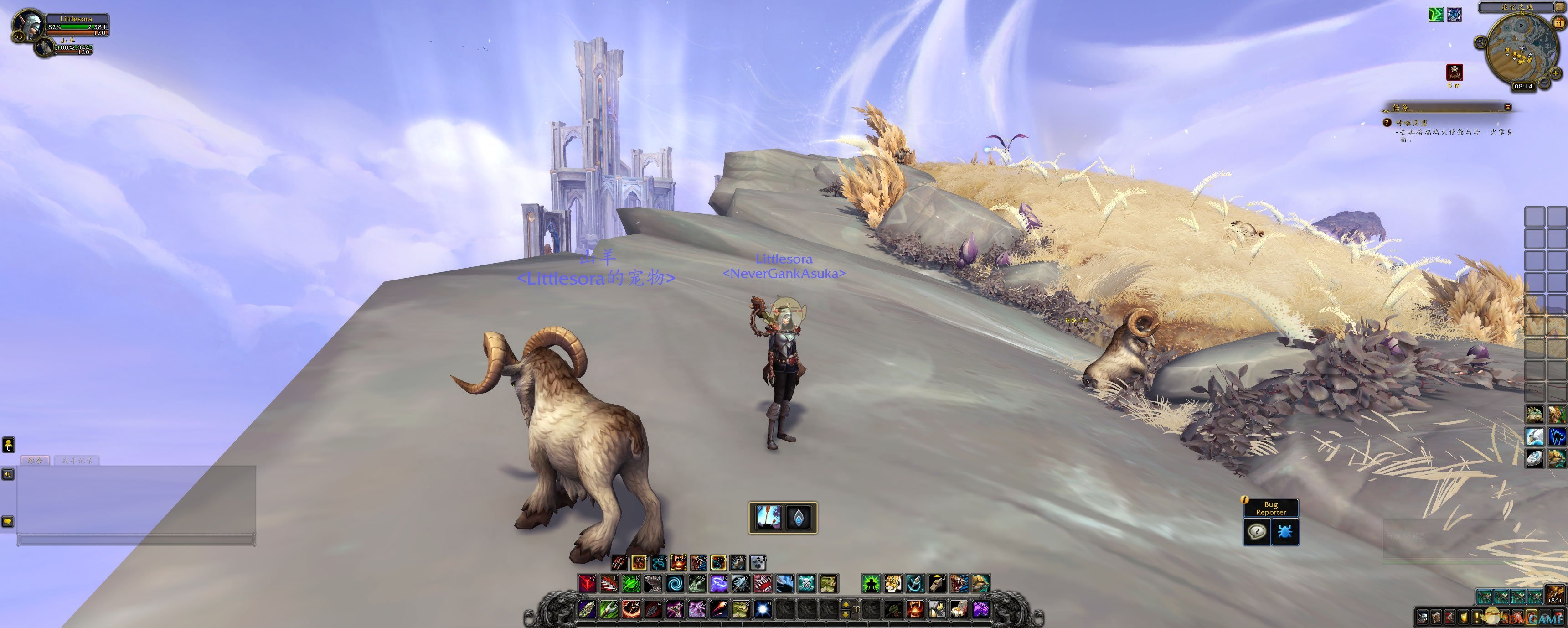The height and width of the screenshot is (628, 1568).
Task: Use the white starburst ability in slot 9
Action: click(x=762, y=608)
